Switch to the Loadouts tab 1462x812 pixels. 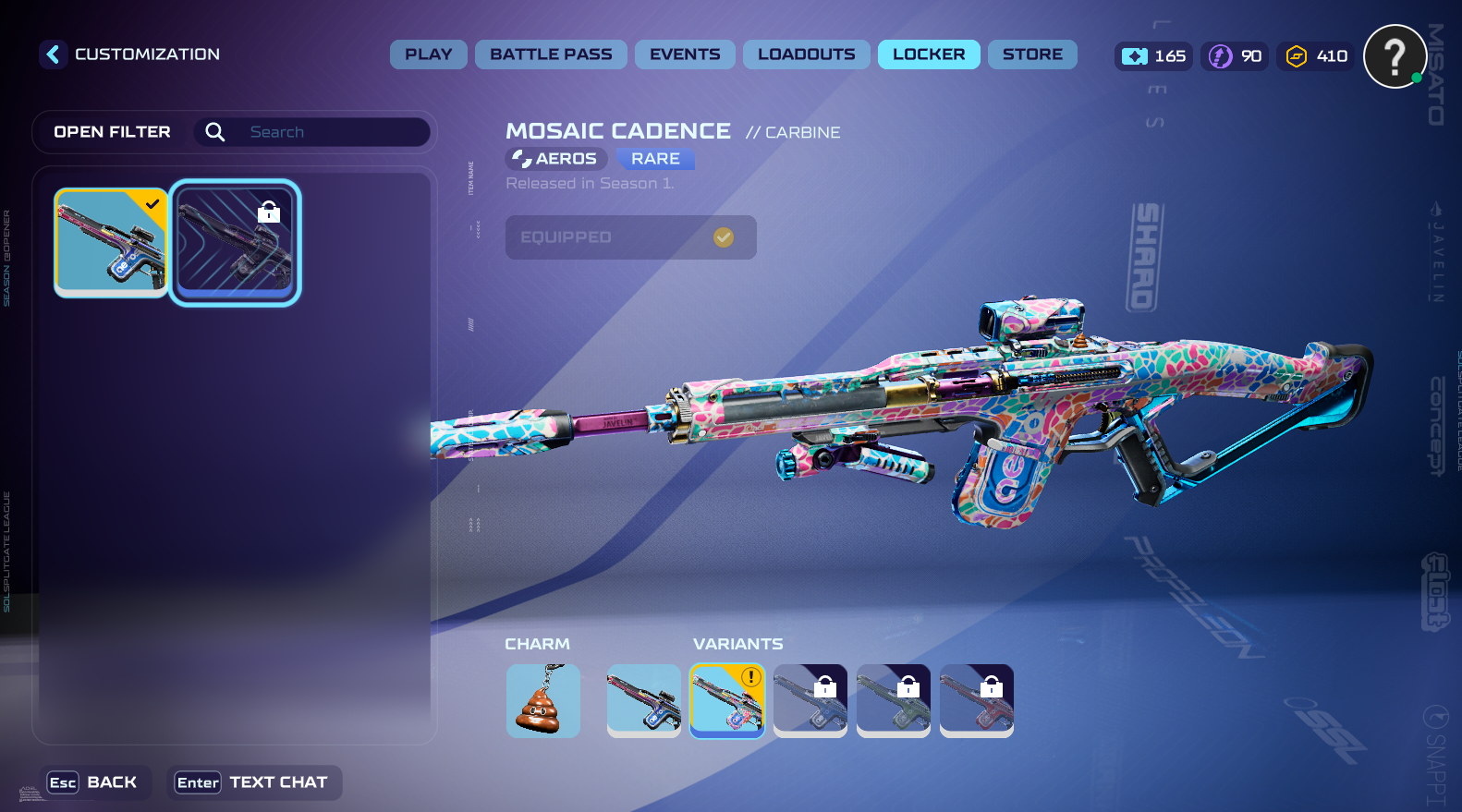click(806, 55)
